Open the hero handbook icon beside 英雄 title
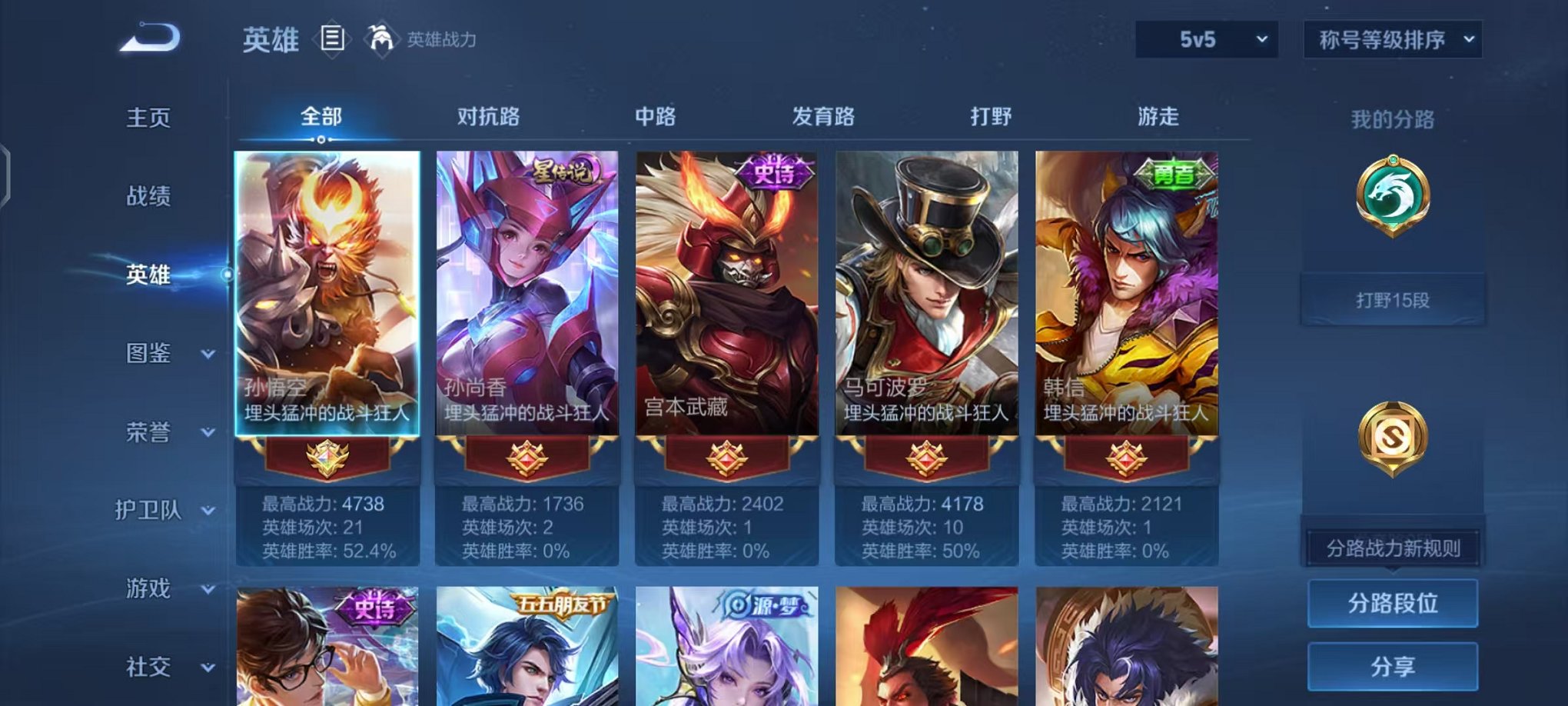The width and height of the screenshot is (1568, 706). (x=332, y=38)
